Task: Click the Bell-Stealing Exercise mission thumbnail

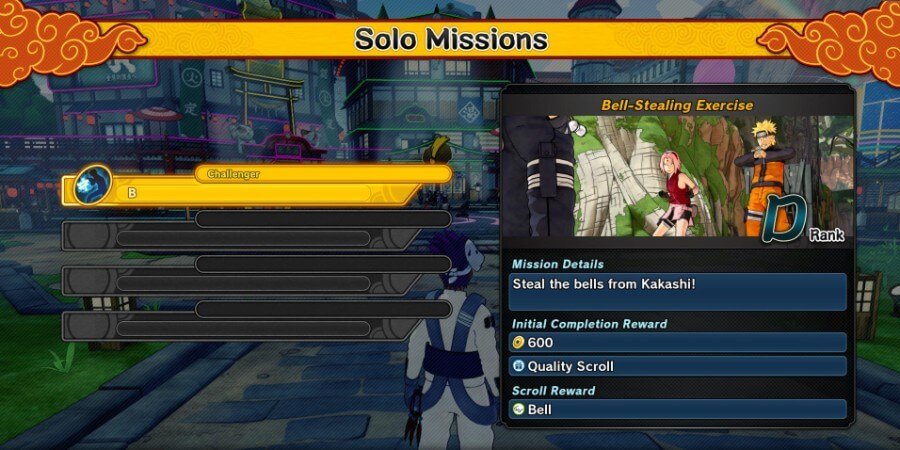Action: pyautogui.click(x=678, y=176)
